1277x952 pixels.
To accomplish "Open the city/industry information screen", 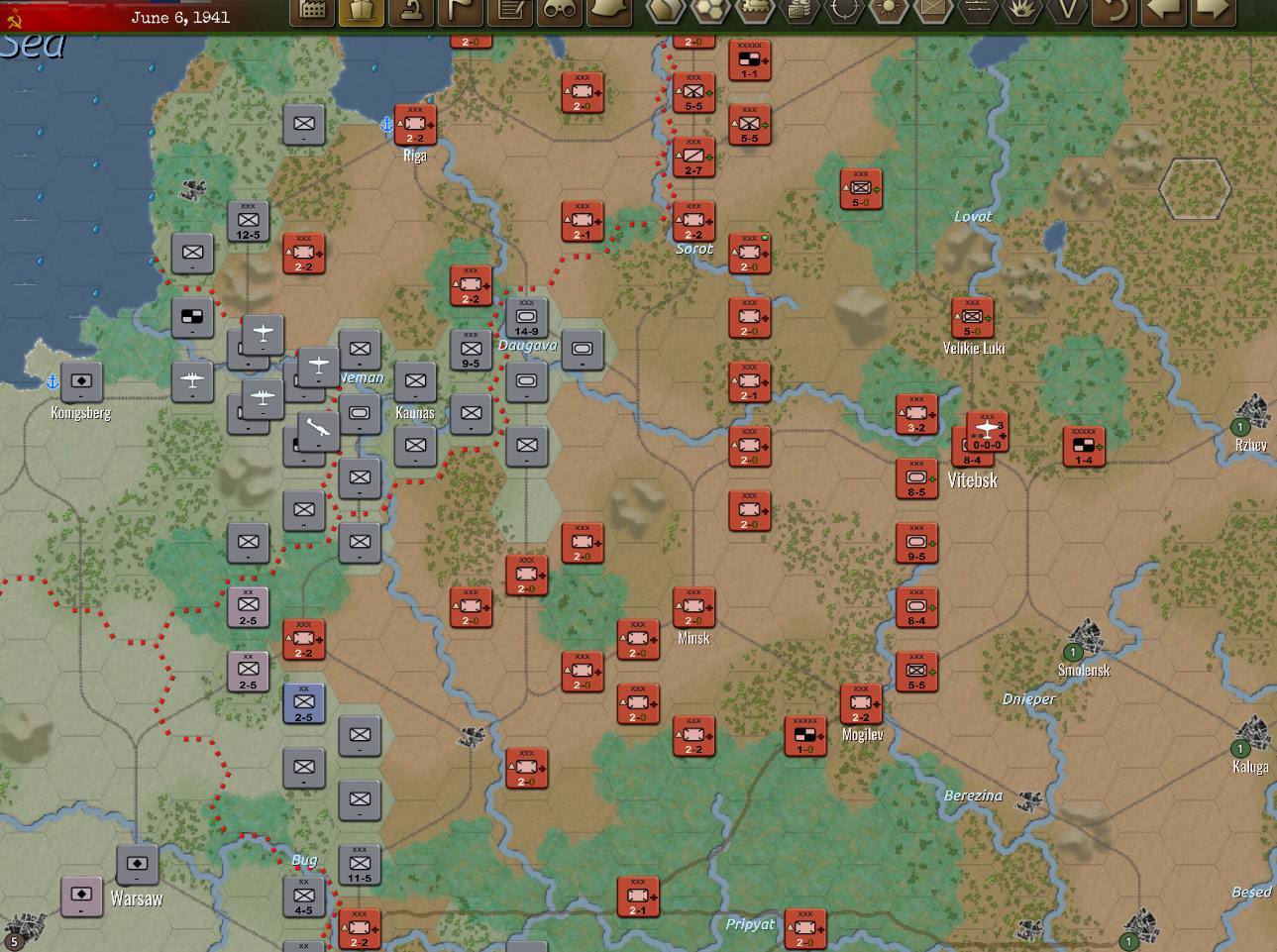I will pos(313,13).
